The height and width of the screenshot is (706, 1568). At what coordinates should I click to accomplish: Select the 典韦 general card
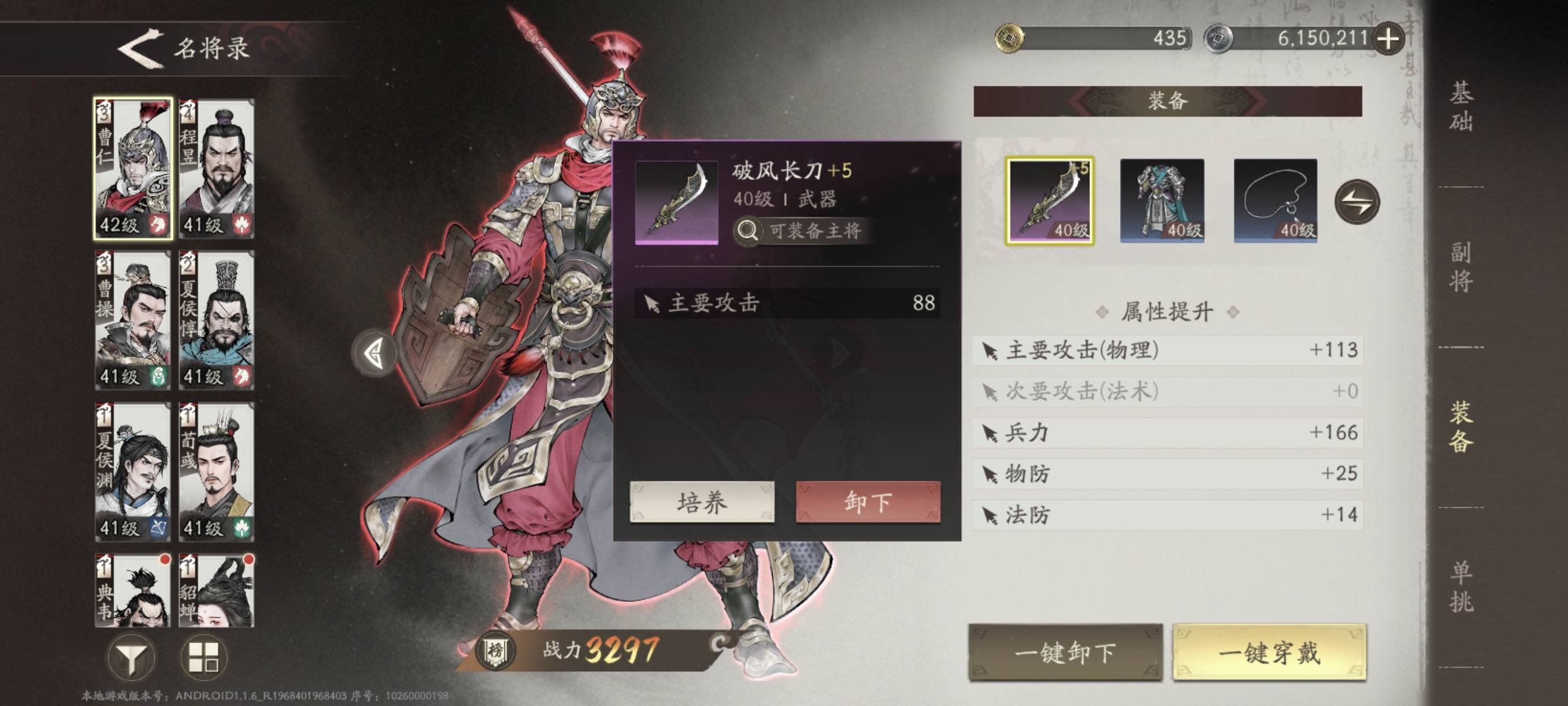pos(132,590)
